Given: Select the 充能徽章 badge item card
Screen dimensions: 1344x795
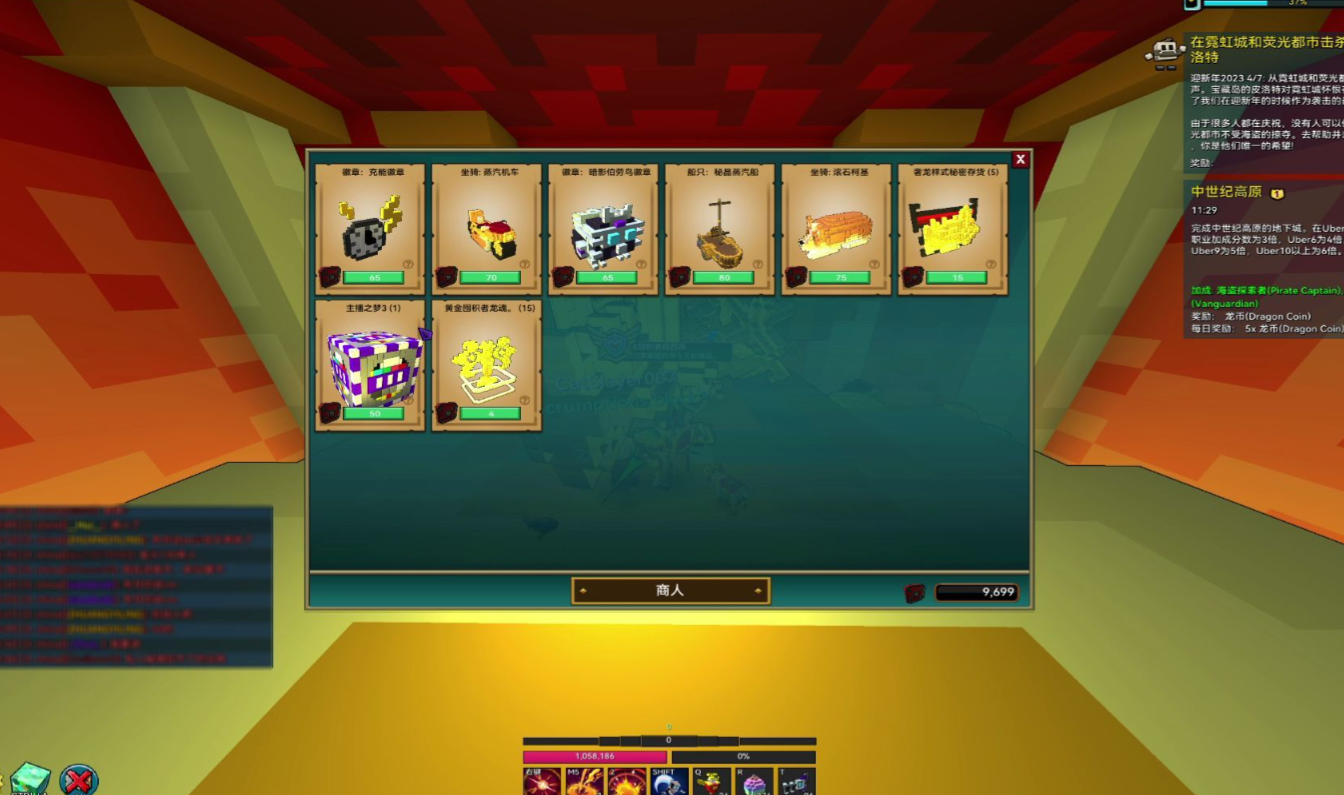Looking at the screenshot, I should click(x=370, y=229).
